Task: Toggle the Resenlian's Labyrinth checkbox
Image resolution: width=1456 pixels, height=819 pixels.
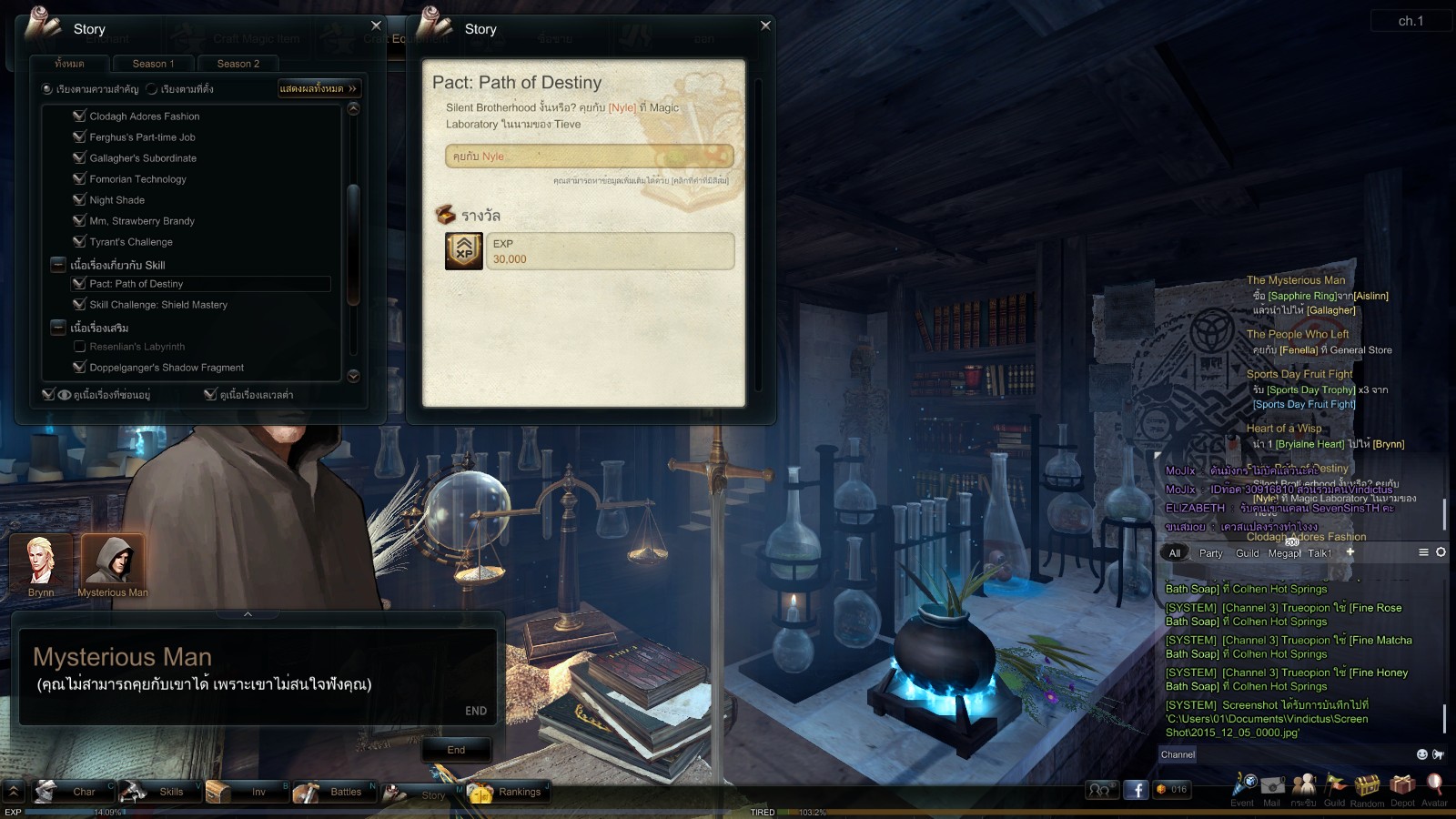Action: click(x=79, y=347)
